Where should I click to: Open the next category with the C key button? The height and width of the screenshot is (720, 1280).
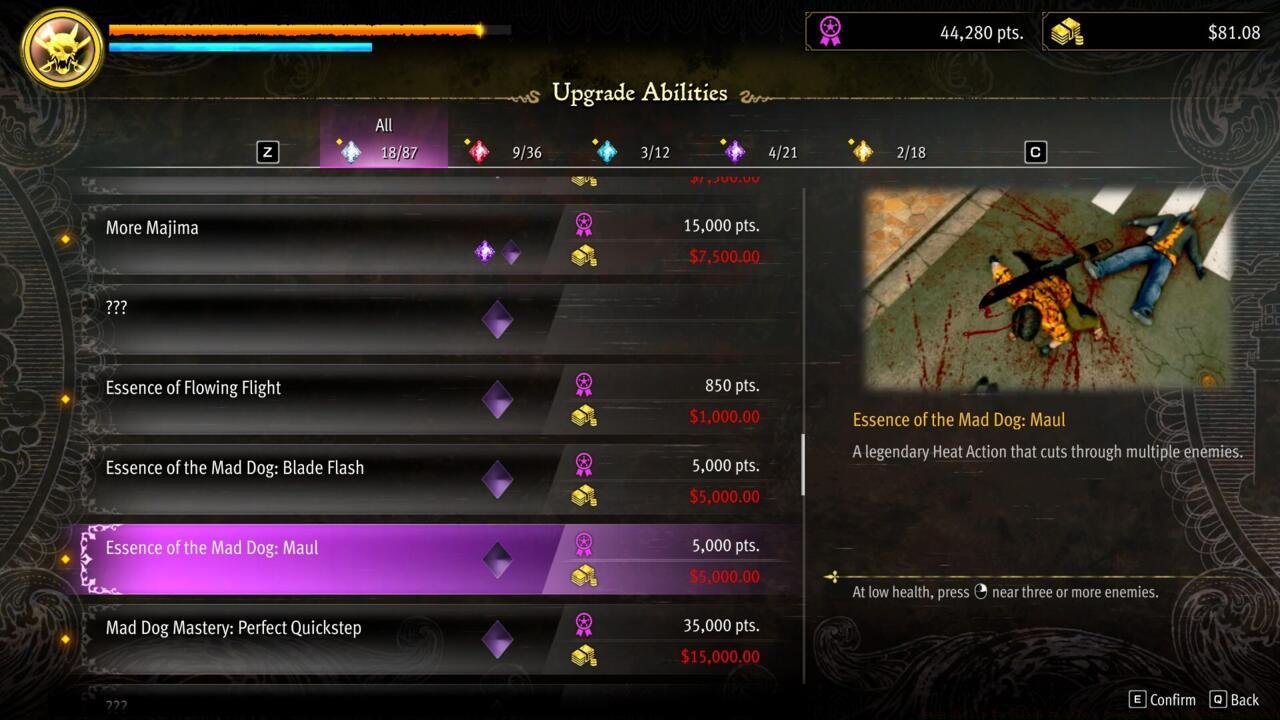coord(1036,151)
